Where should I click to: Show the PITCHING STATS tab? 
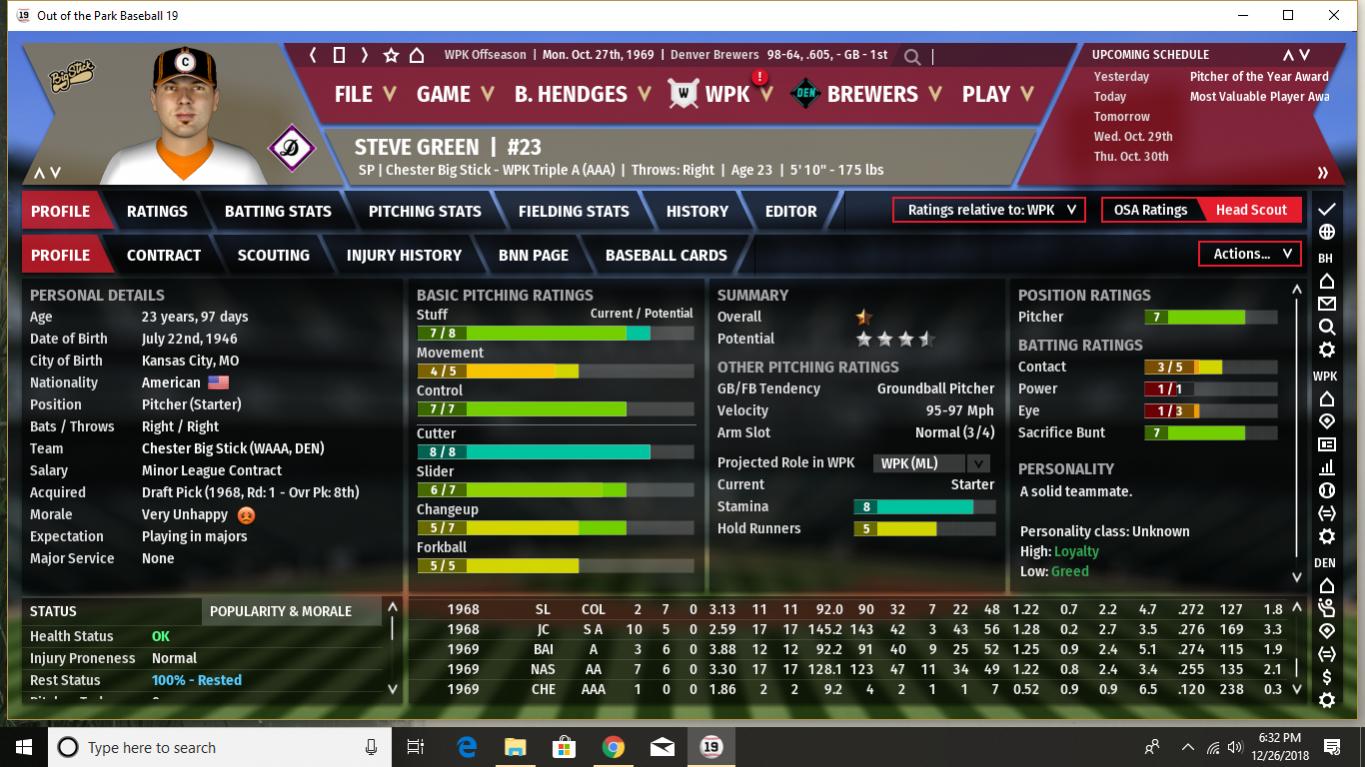pyautogui.click(x=425, y=211)
